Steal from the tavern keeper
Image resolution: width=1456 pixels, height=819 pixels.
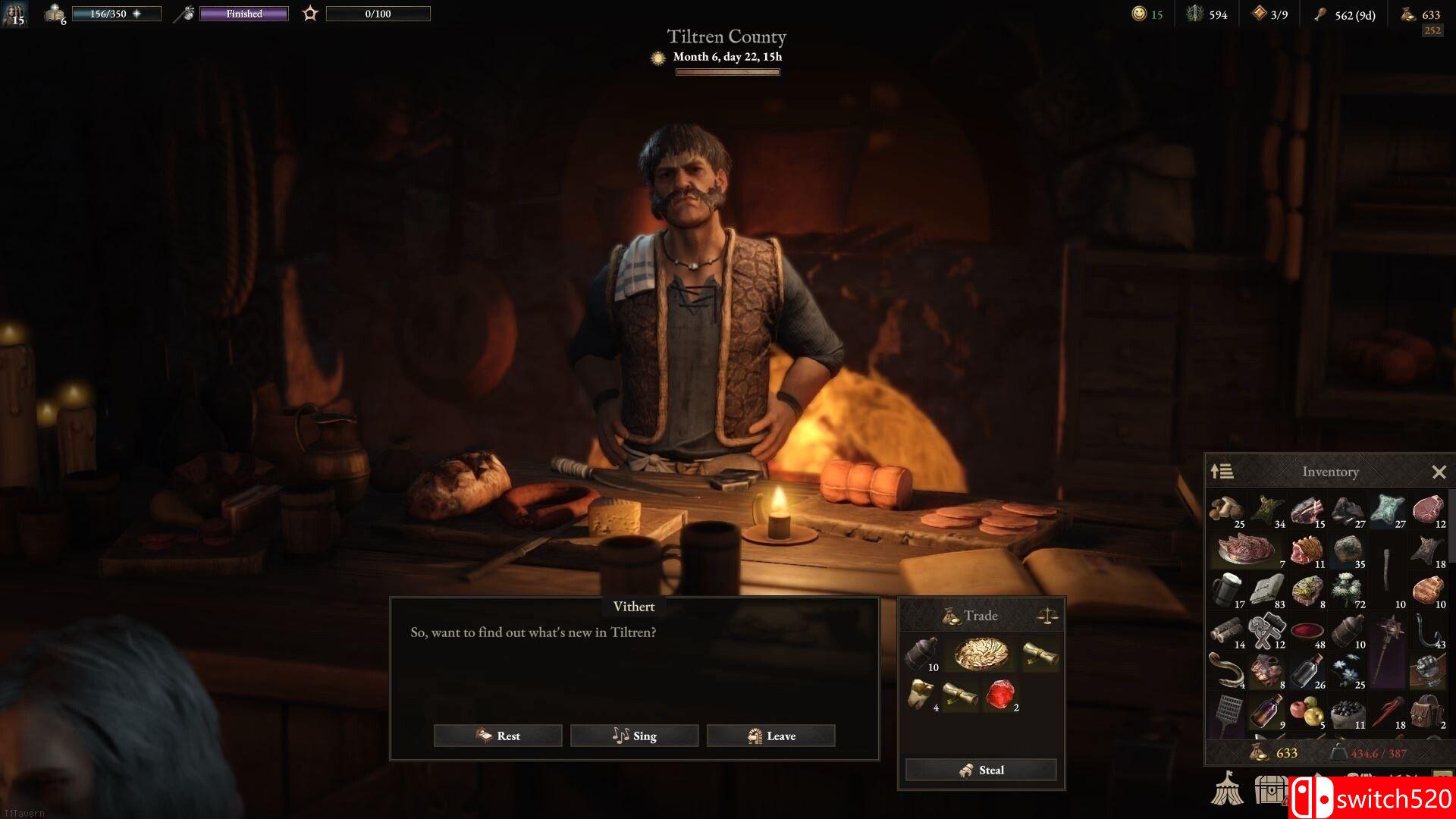pos(981,770)
